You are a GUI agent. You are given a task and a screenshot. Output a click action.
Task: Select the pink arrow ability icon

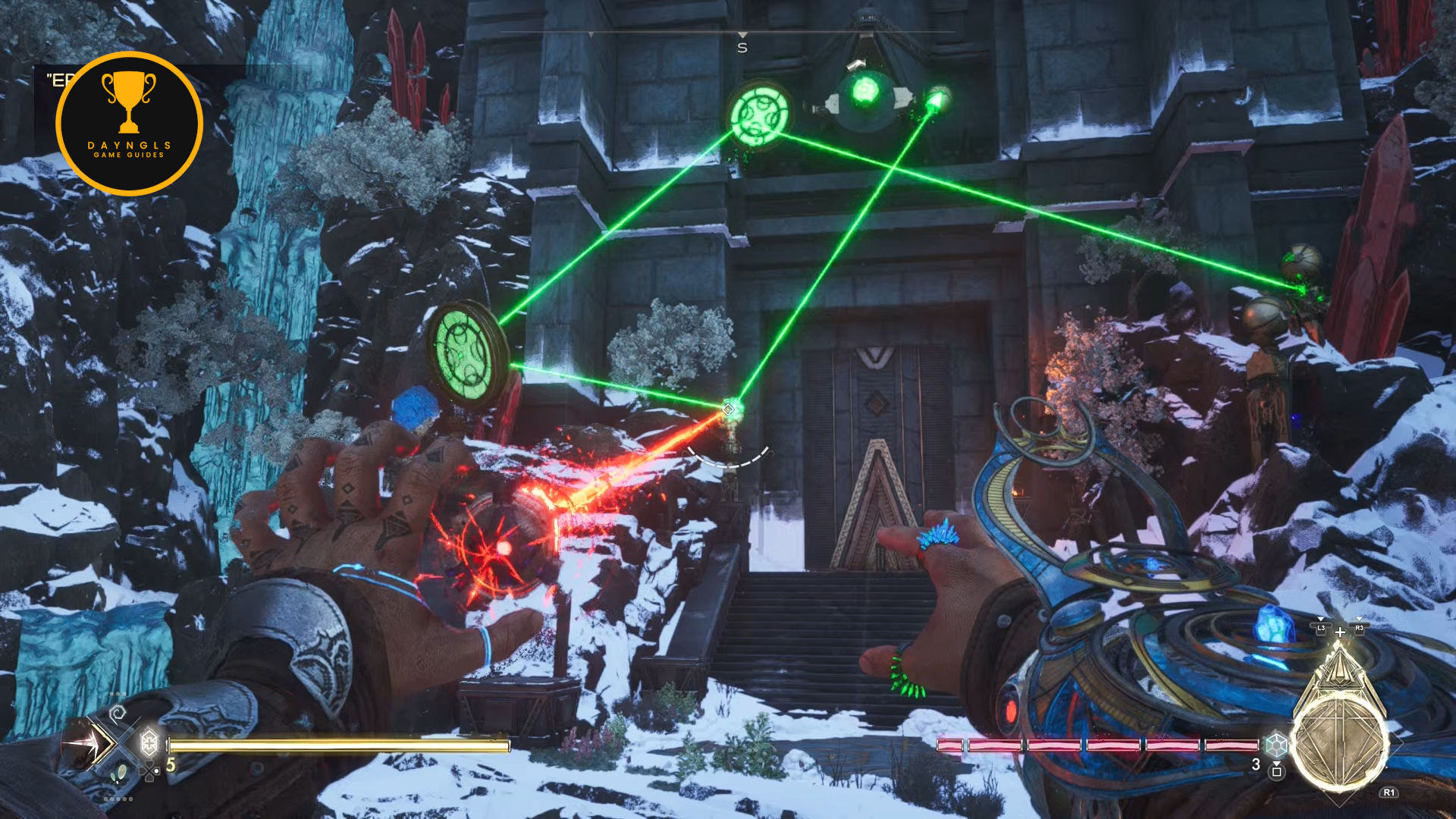tap(87, 744)
